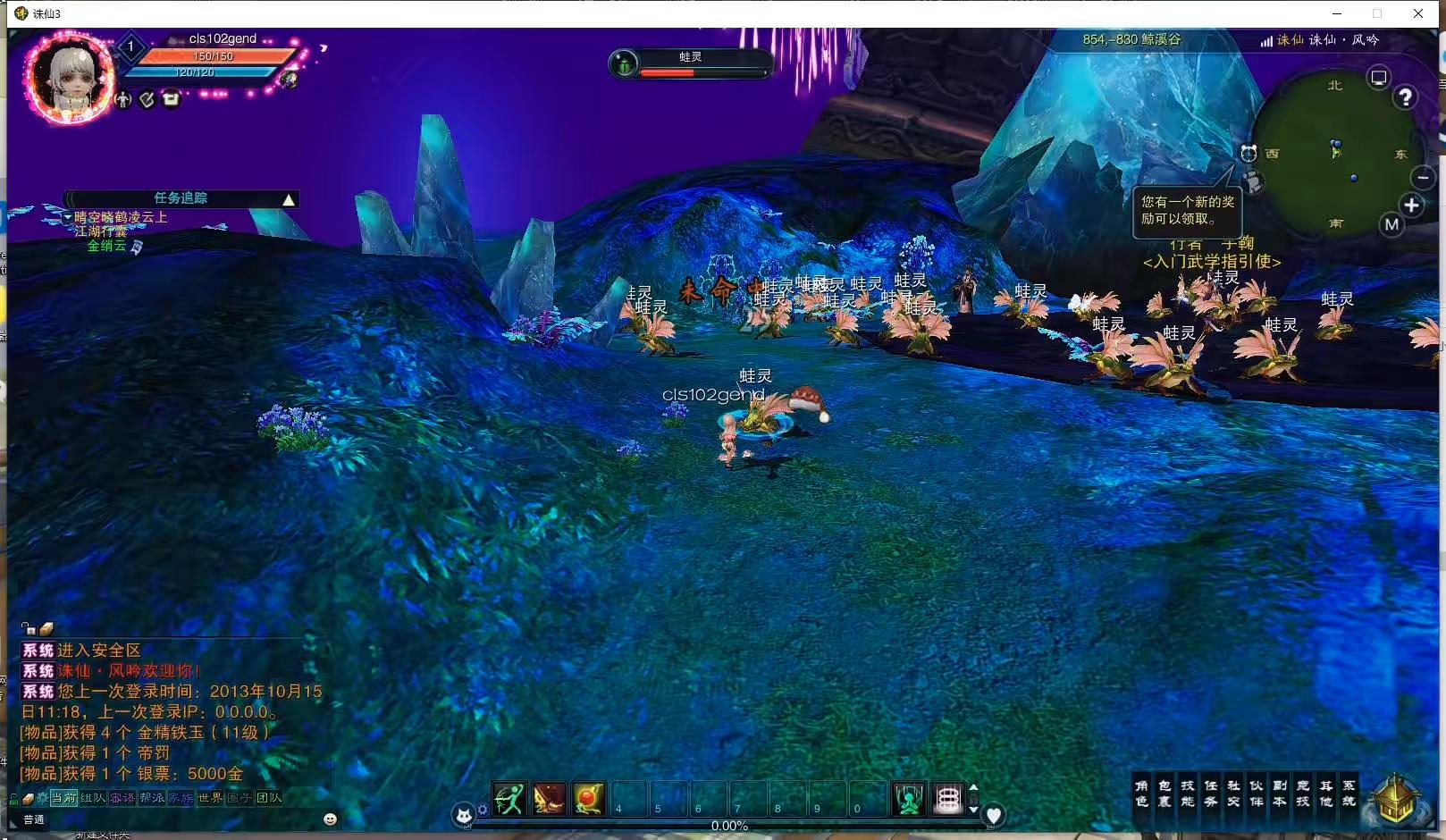Switch chat to the 帮派 guild channel
Image resolution: width=1446 pixels, height=840 pixels.
pos(151,798)
